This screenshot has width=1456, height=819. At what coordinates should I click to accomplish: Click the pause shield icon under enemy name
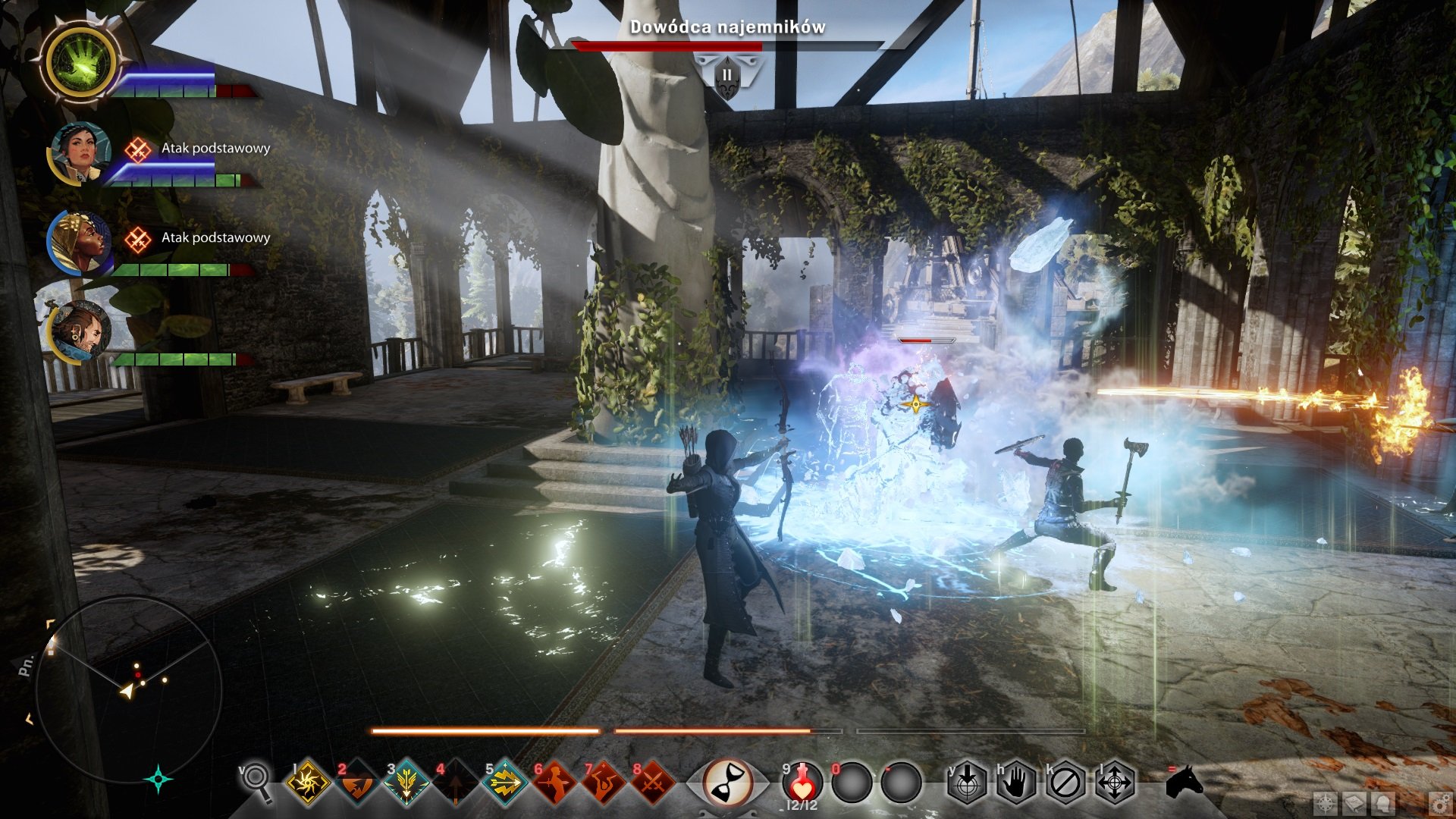point(726,76)
